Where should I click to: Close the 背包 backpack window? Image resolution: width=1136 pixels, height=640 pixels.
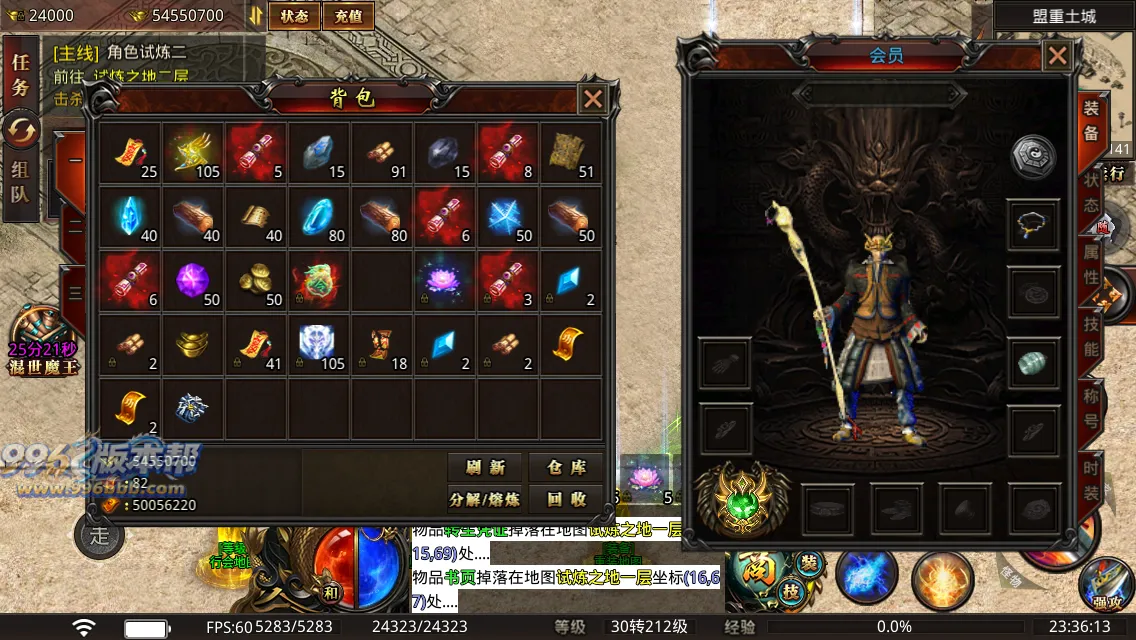593,98
